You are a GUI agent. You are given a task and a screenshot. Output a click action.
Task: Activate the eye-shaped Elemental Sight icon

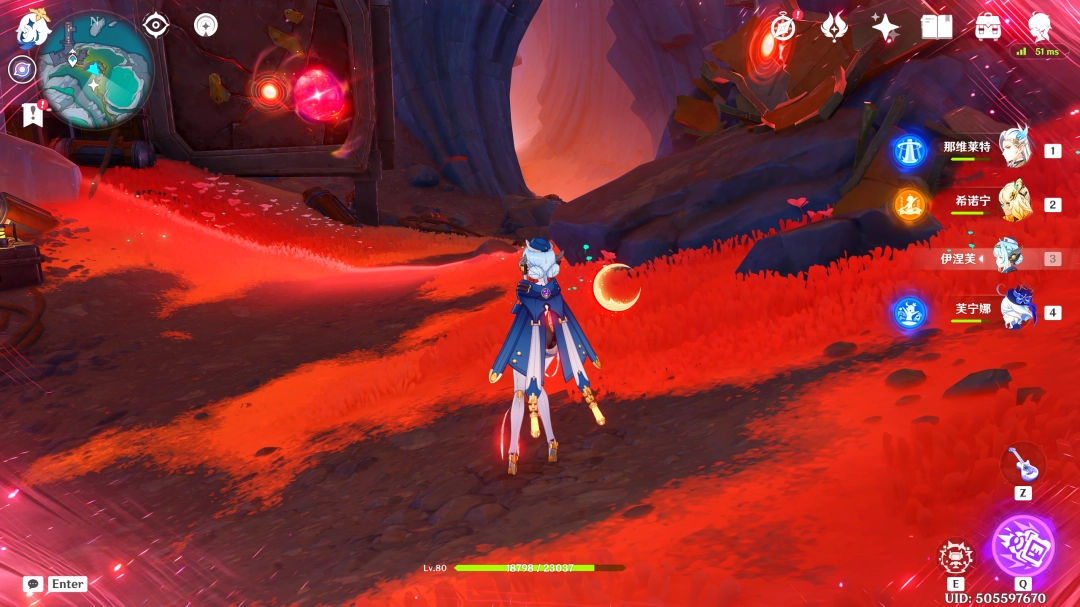[156, 25]
